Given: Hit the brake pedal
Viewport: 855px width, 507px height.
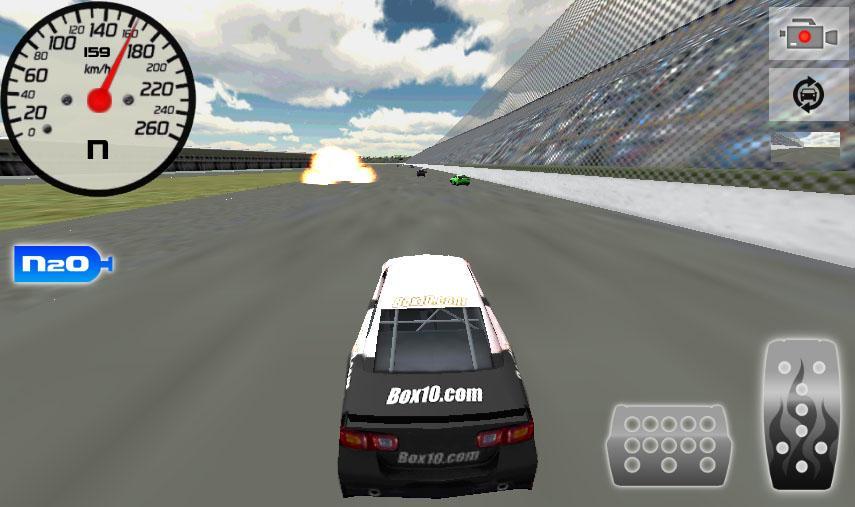Looking at the screenshot, I should pos(669,445).
